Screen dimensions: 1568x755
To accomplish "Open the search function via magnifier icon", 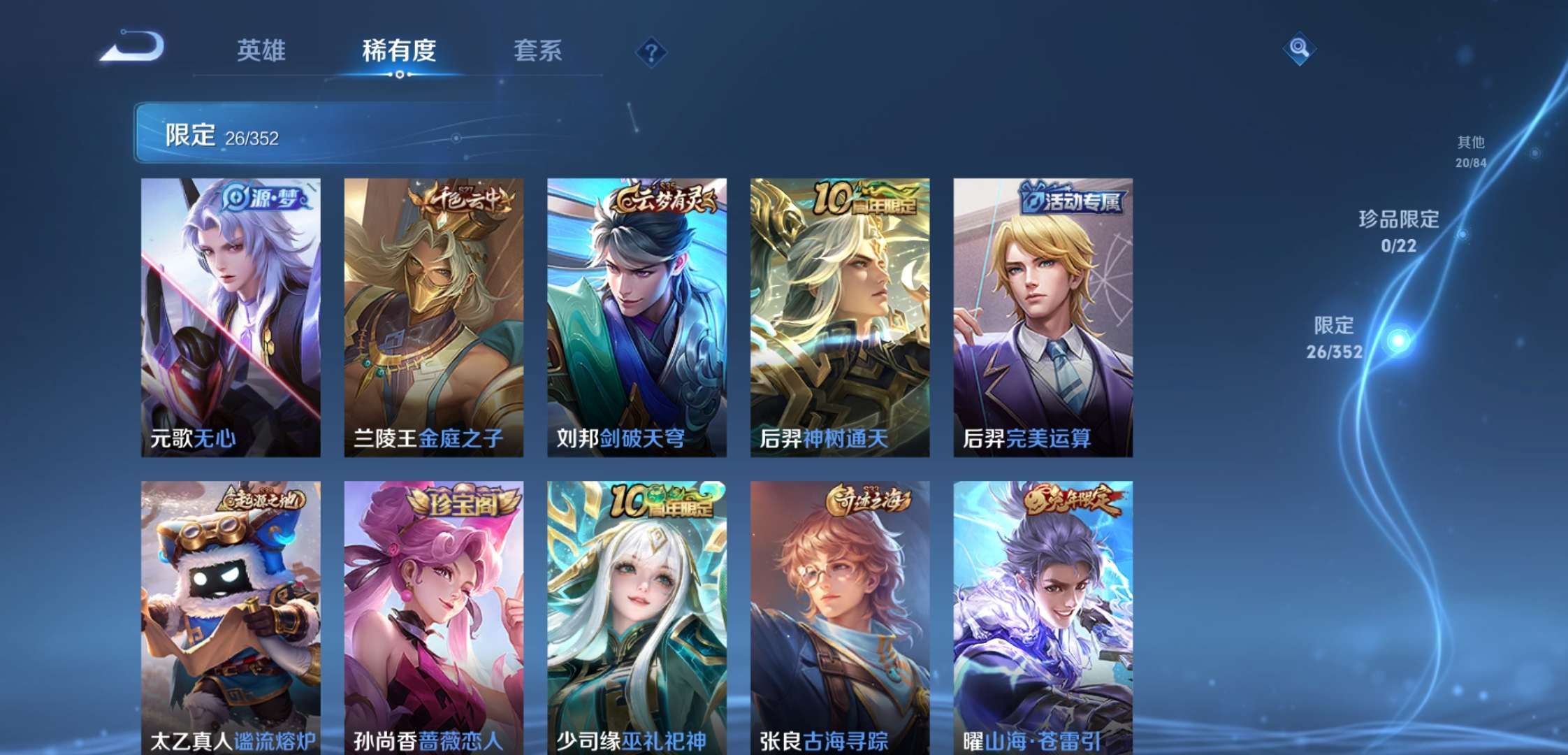I will point(1298,49).
